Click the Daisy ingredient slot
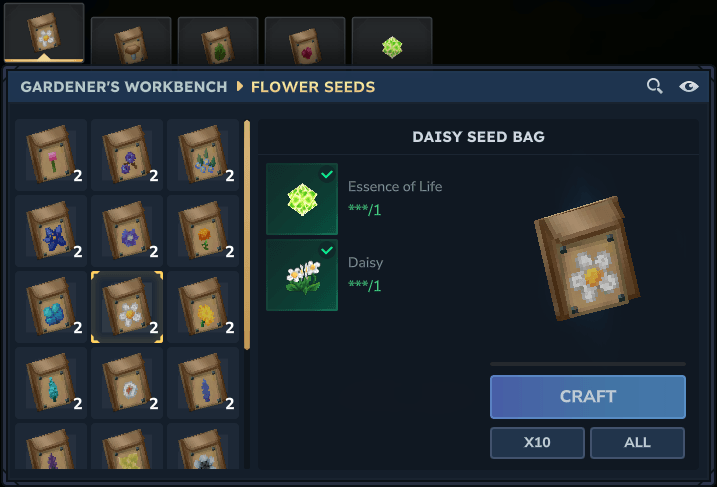The height and width of the screenshot is (487, 717). [302, 275]
